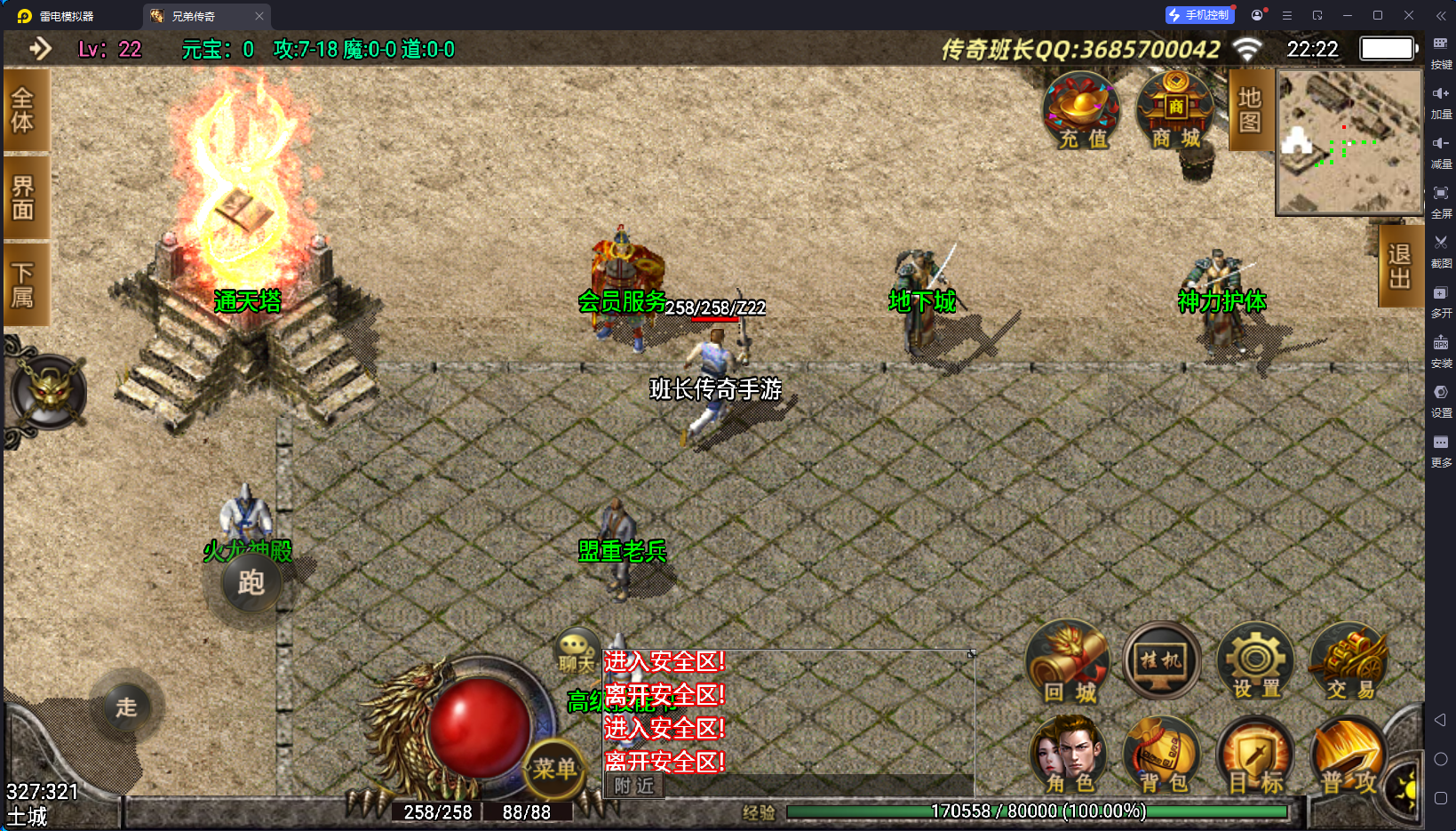Viewport: 1456px width, 831px height.
Task: Open the 背包 bag inventory
Action: tap(1163, 756)
